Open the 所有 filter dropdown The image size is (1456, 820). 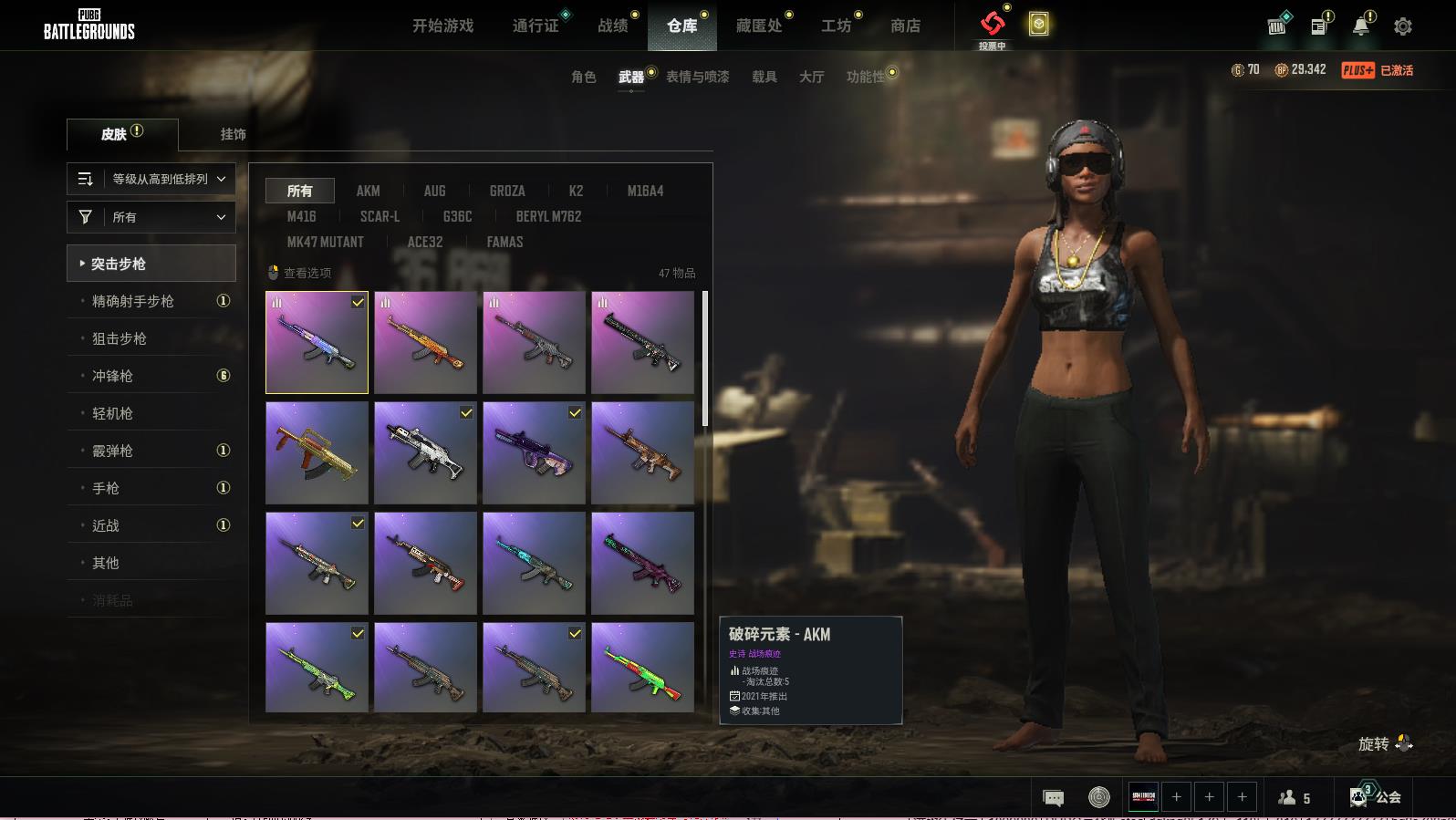point(151,217)
